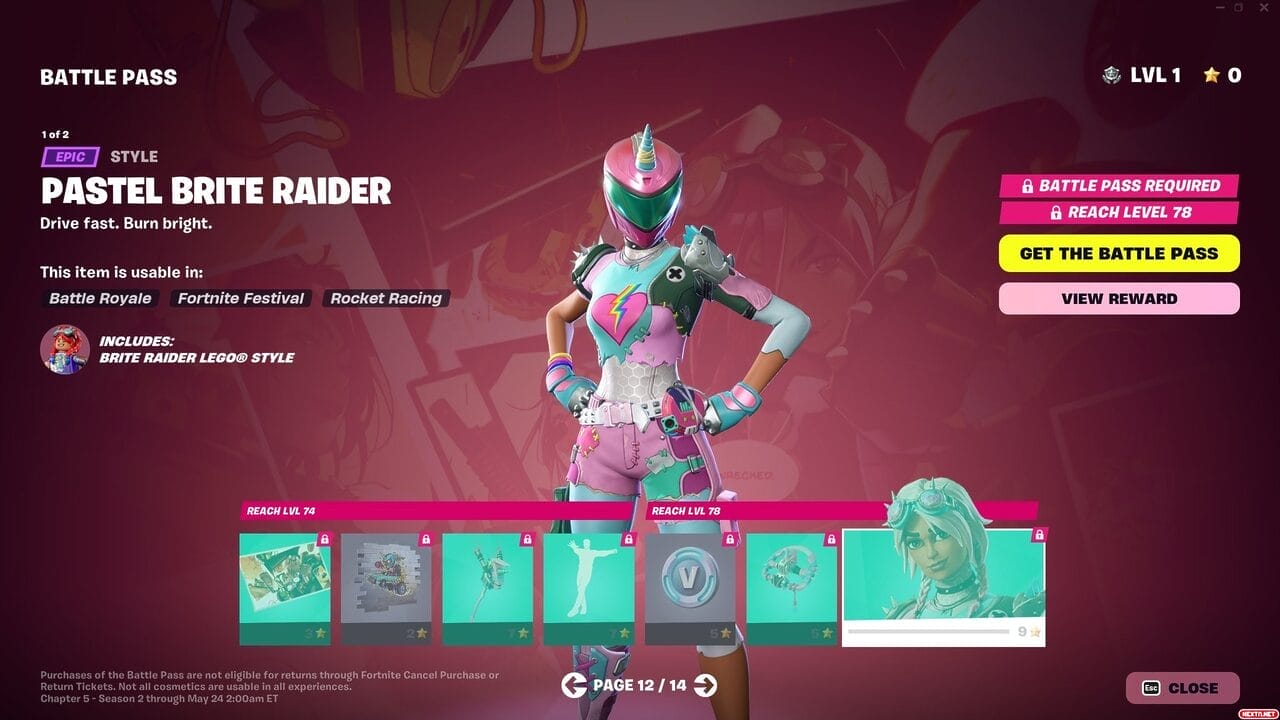Click the Brite Raider LEGO style portrait

click(65, 349)
